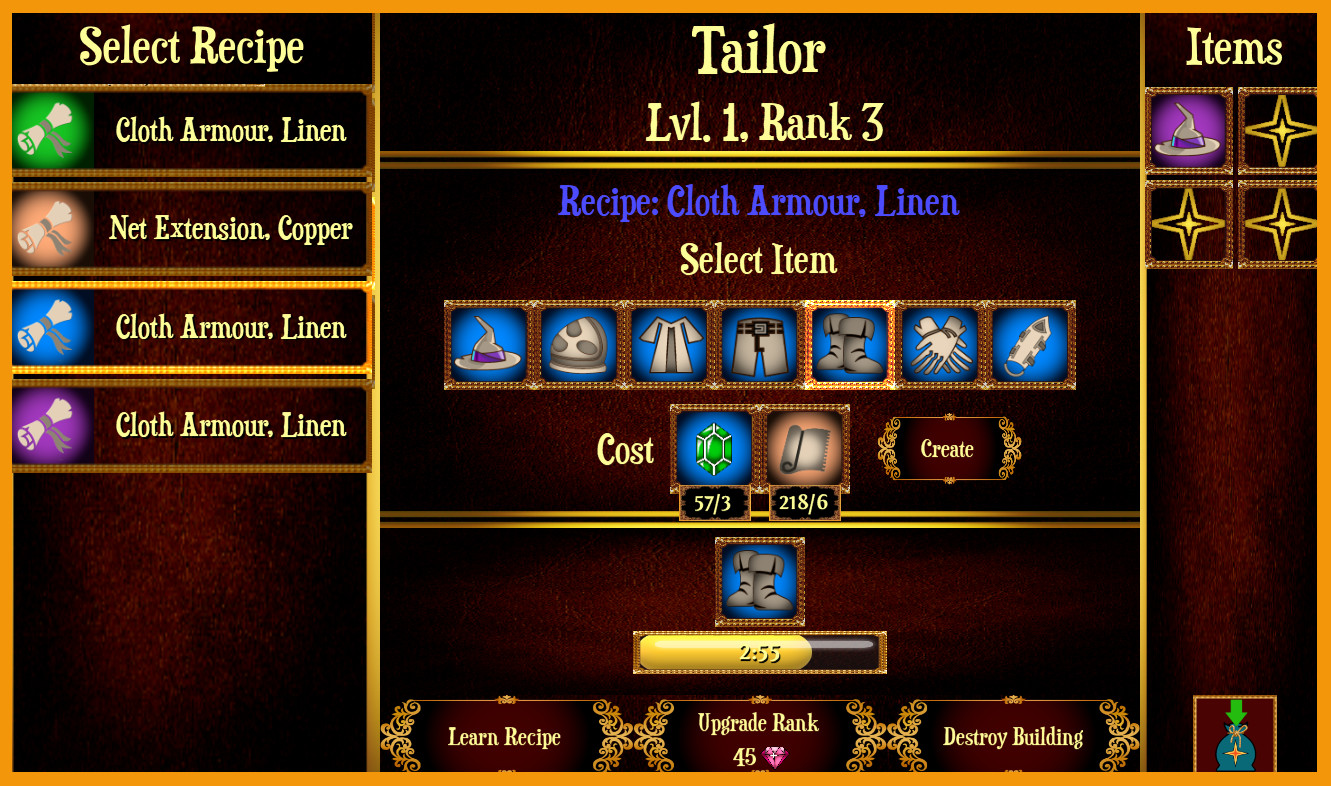Viewport: 1331px width, 786px height.
Task: Select the bracer crafting icon
Action: click(1028, 344)
